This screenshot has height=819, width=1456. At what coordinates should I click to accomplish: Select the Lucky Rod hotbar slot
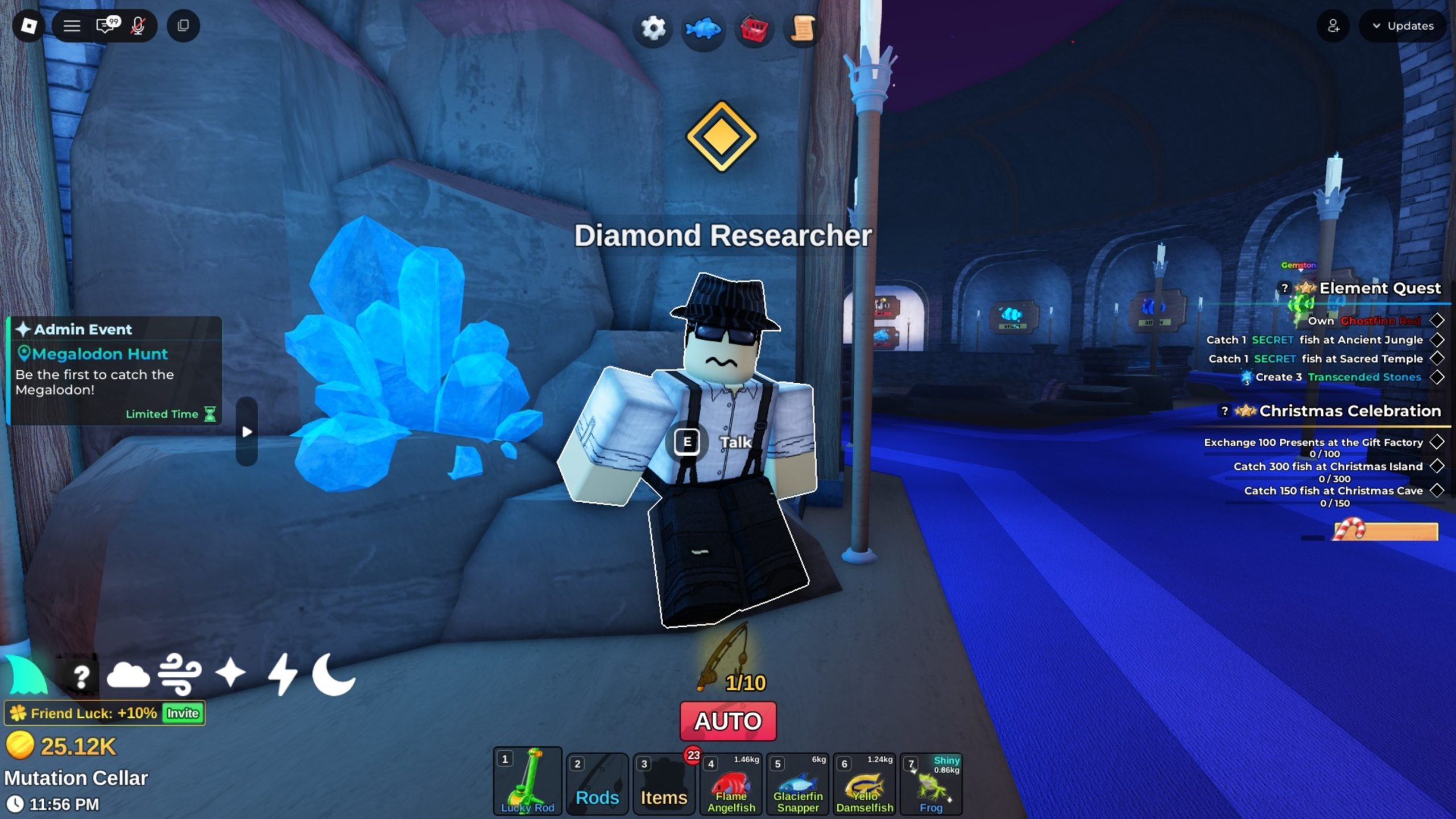527,782
